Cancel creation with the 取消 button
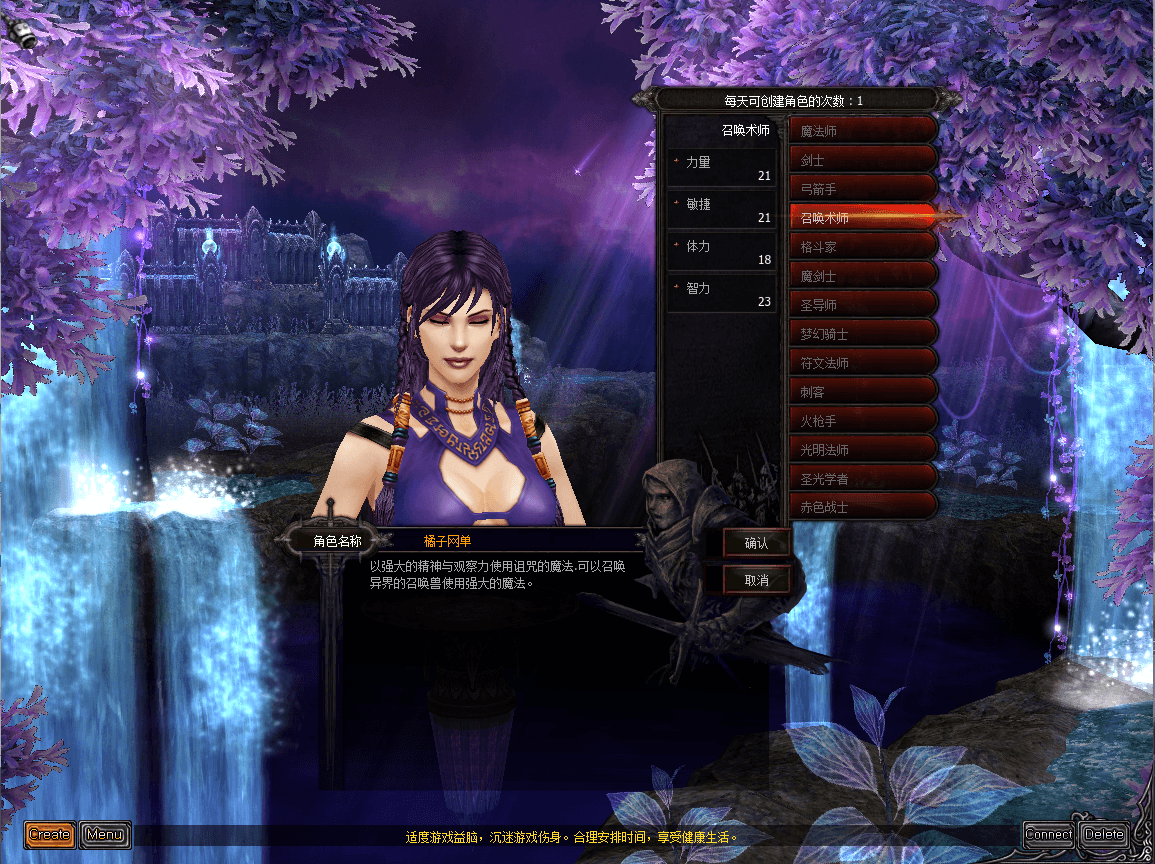The image size is (1155, 864). (x=756, y=579)
